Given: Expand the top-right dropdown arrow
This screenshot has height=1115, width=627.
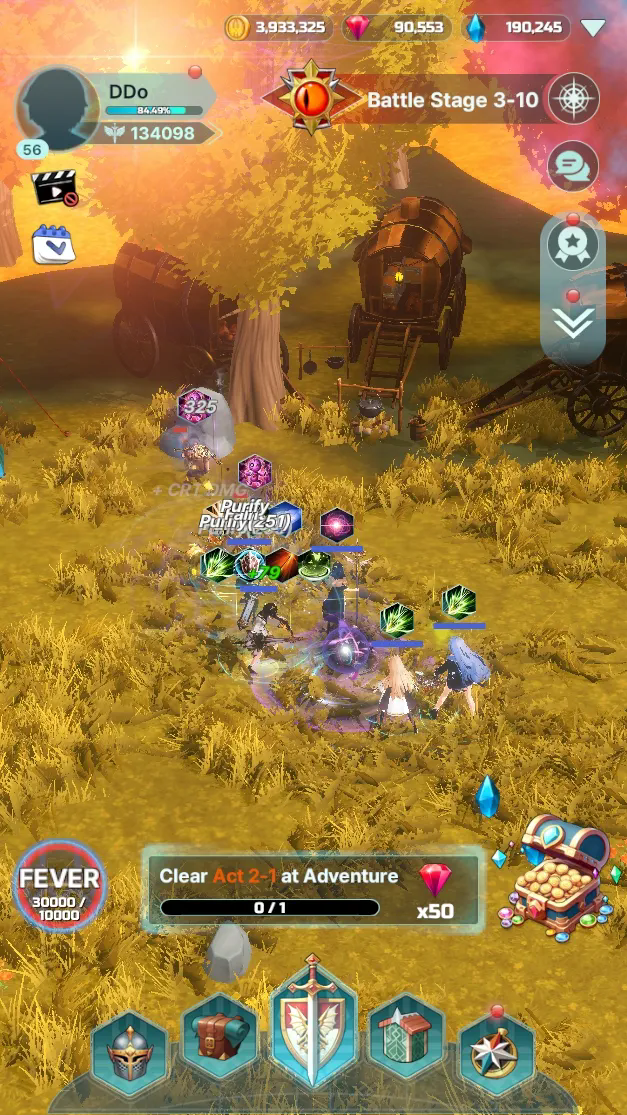Looking at the screenshot, I should click(x=593, y=28).
